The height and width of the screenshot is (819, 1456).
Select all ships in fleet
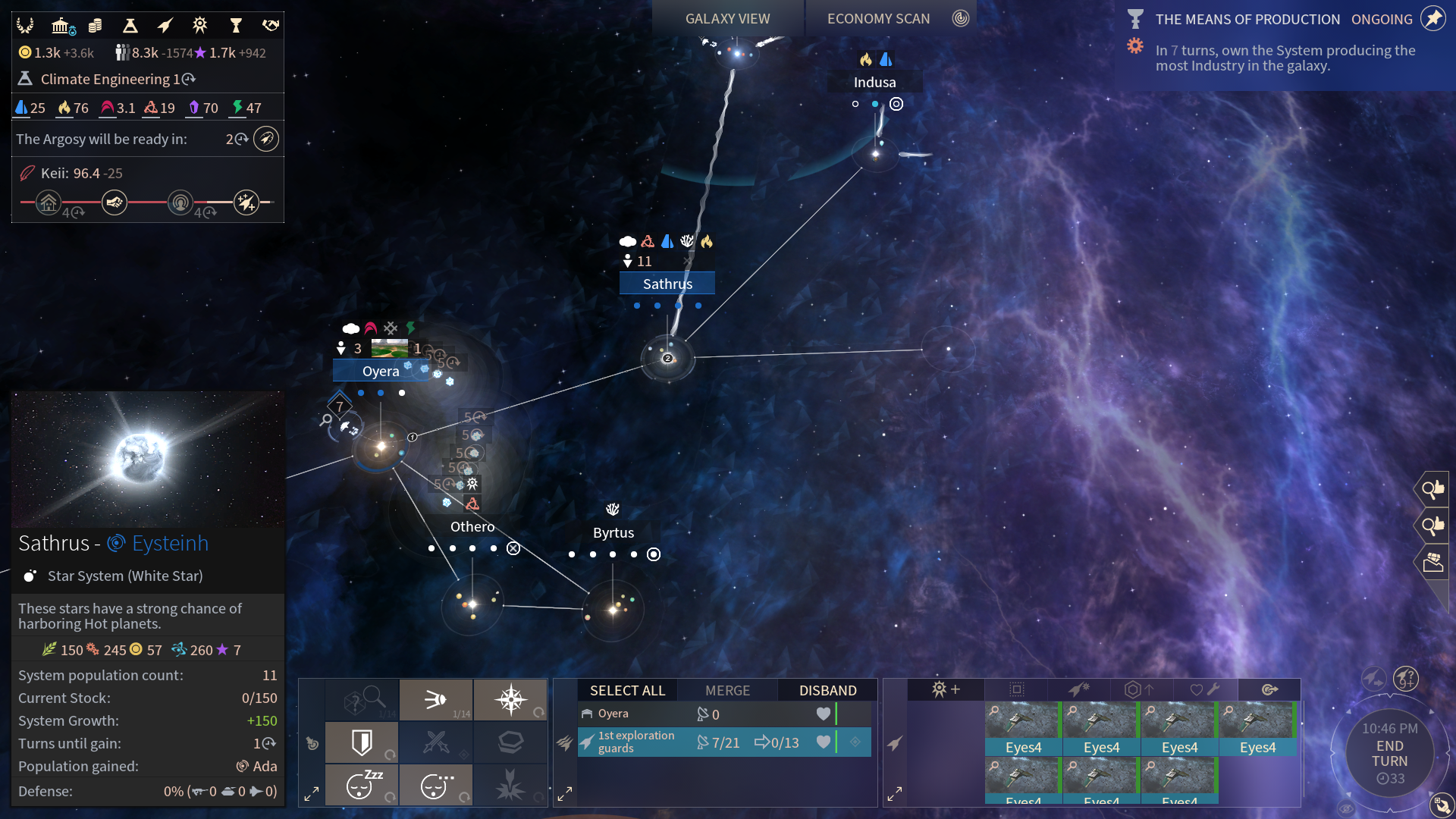tap(627, 690)
